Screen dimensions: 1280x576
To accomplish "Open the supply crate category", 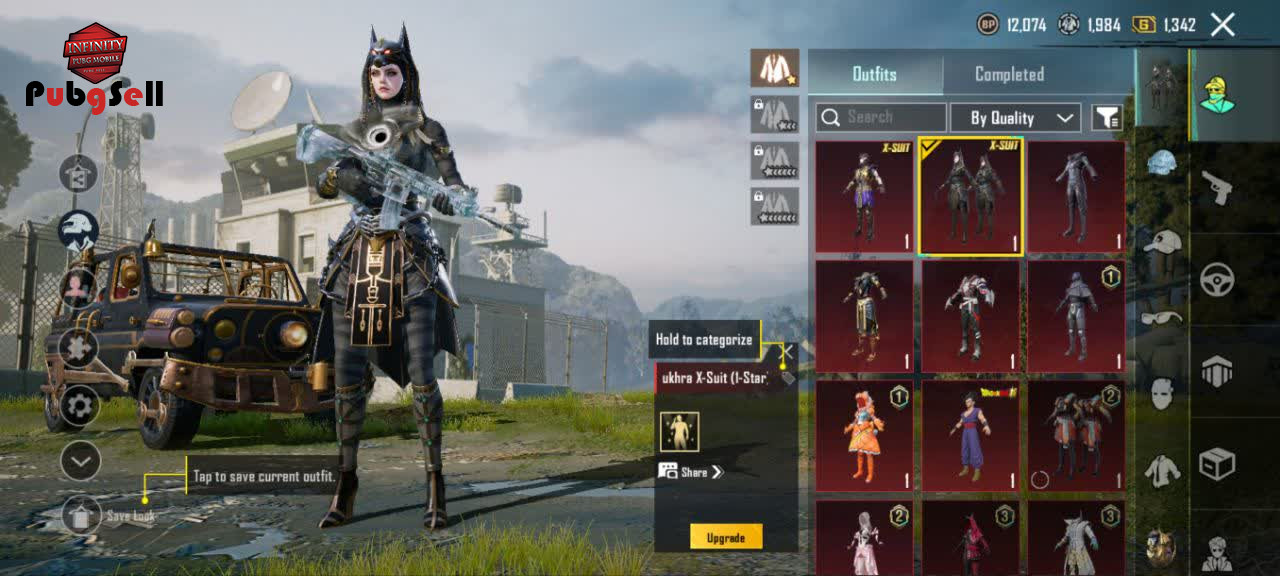I will (x=1217, y=463).
